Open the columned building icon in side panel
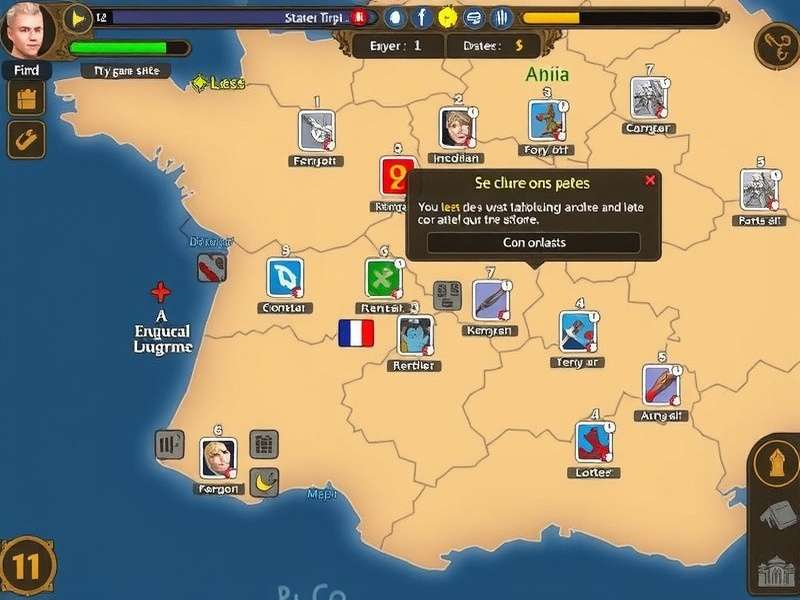The width and height of the screenshot is (800, 600). (x=776, y=571)
